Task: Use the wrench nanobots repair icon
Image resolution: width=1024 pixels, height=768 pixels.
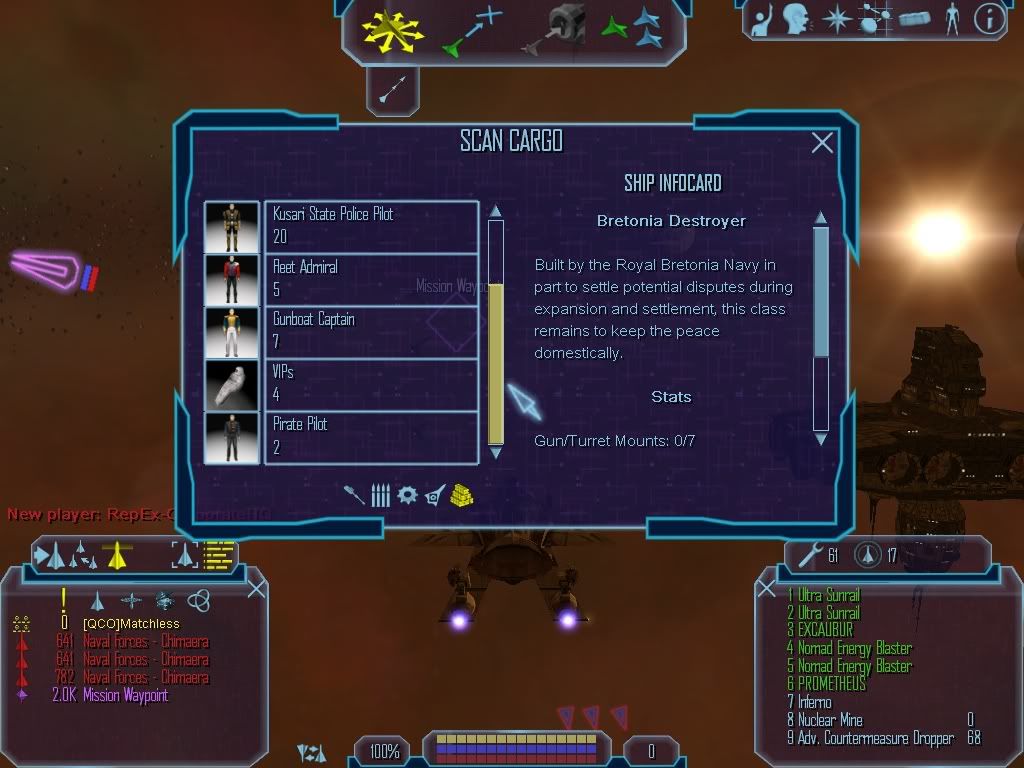Action: 806,552
